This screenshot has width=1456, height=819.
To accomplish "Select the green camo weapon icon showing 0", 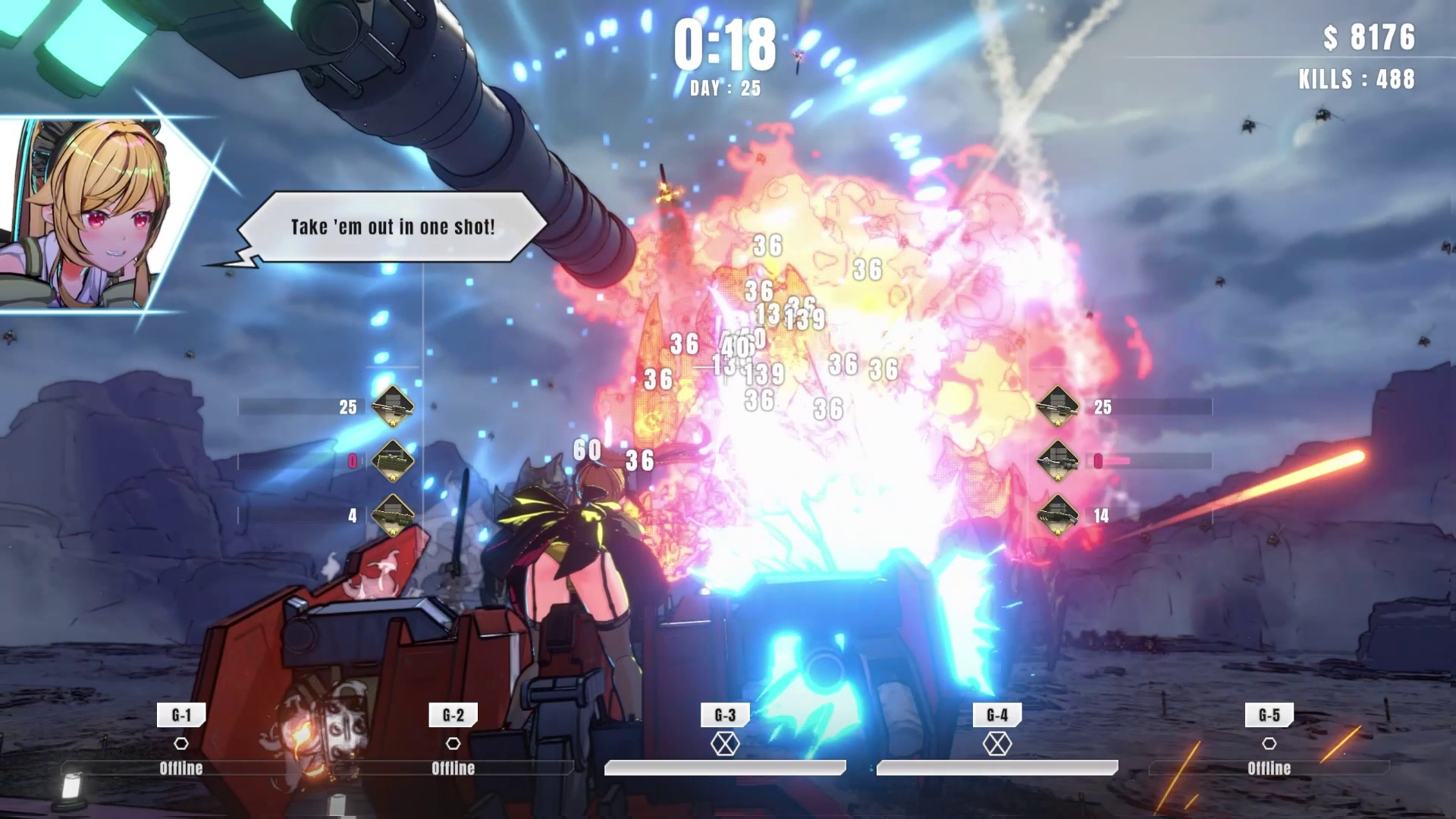I will 392,460.
